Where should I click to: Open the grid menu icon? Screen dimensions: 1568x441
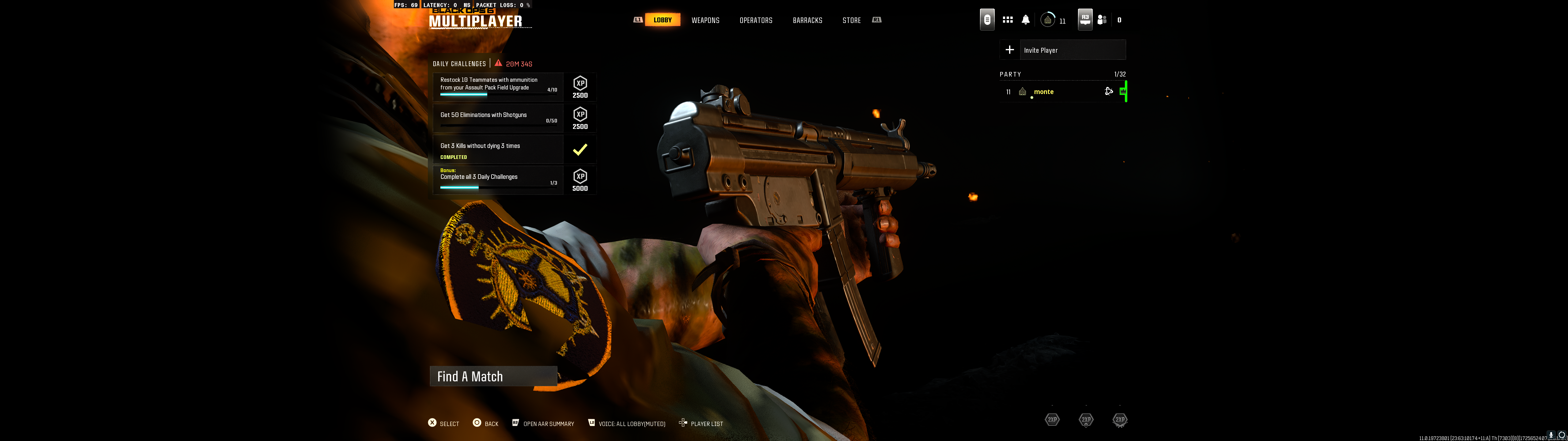pos(1007,20)
